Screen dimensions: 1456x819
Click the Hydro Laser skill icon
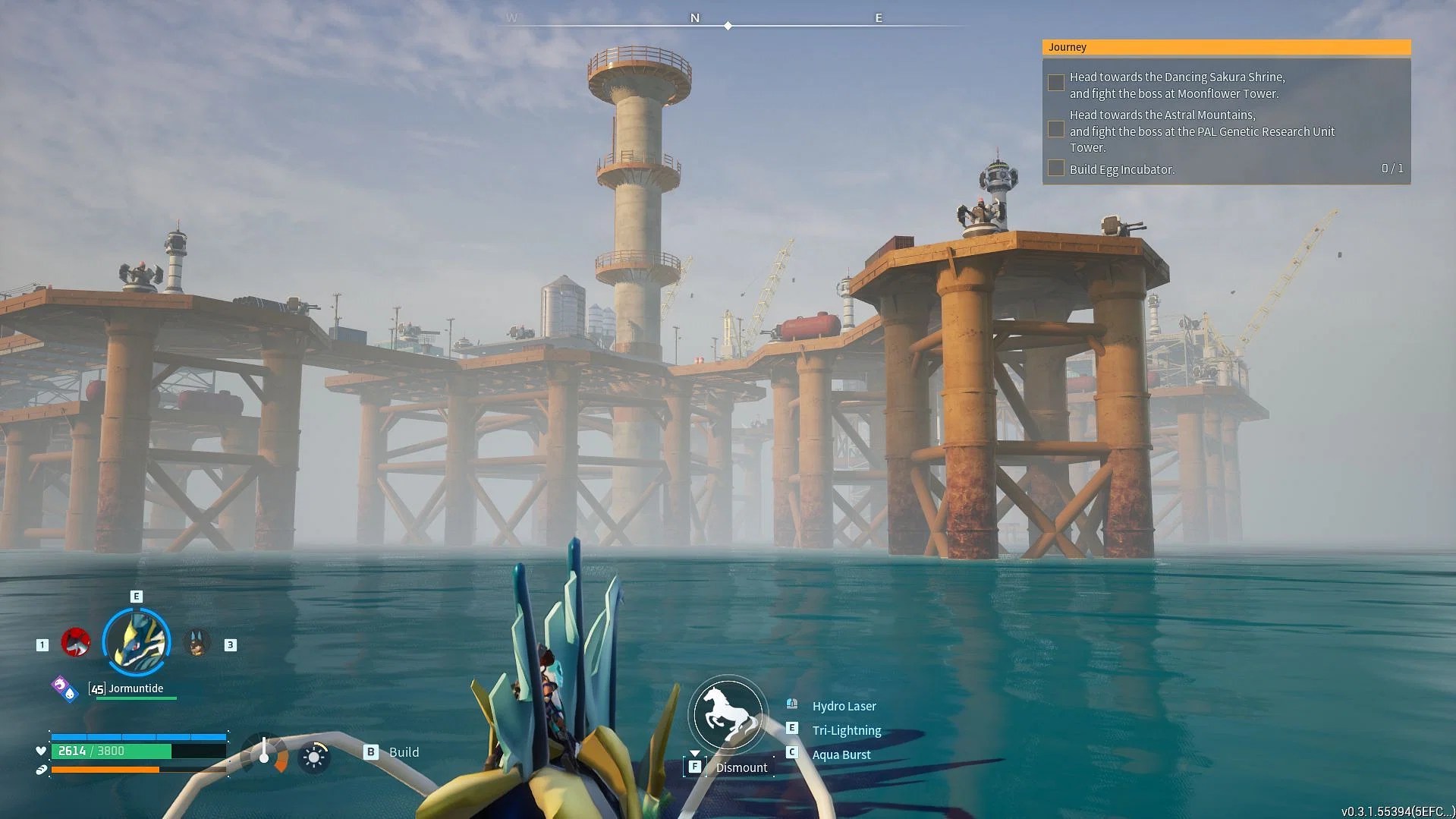[x=792, y=704]
